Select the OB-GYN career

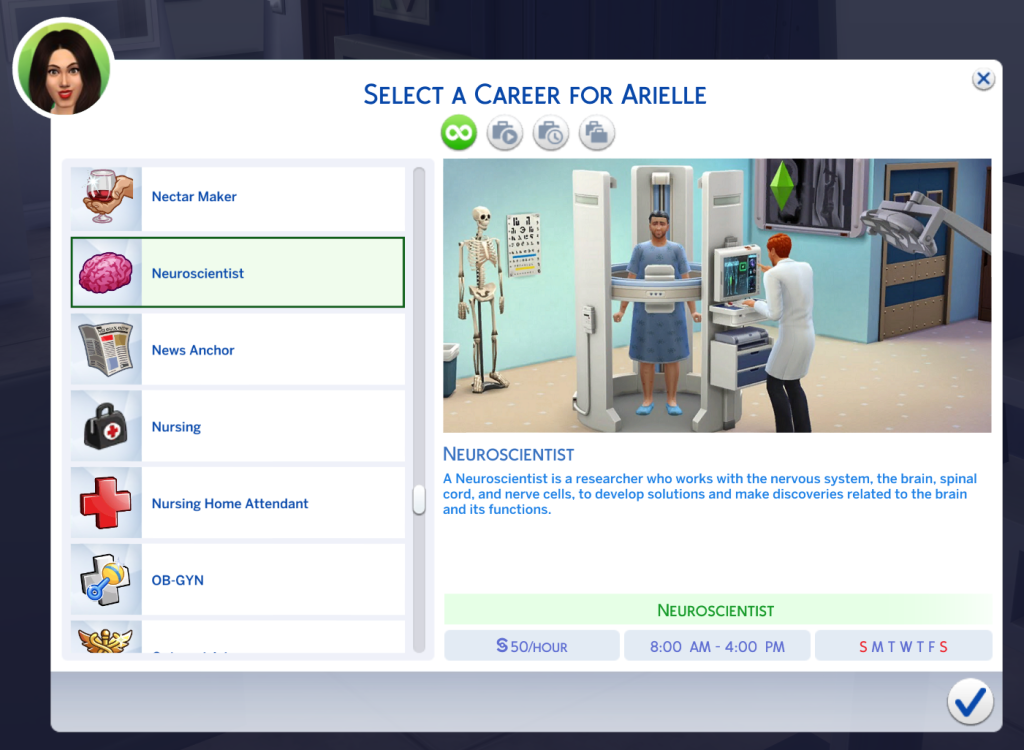pos(238,580)
